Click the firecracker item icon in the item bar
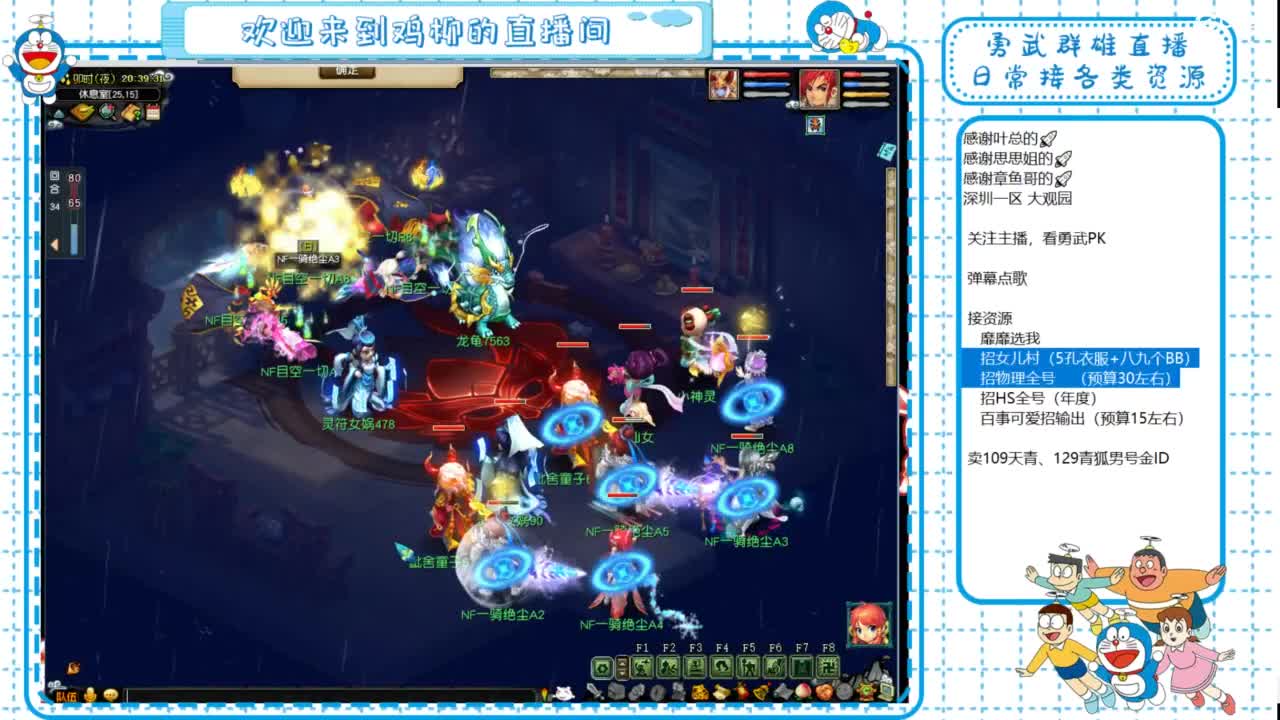 (x=741, y=693)
